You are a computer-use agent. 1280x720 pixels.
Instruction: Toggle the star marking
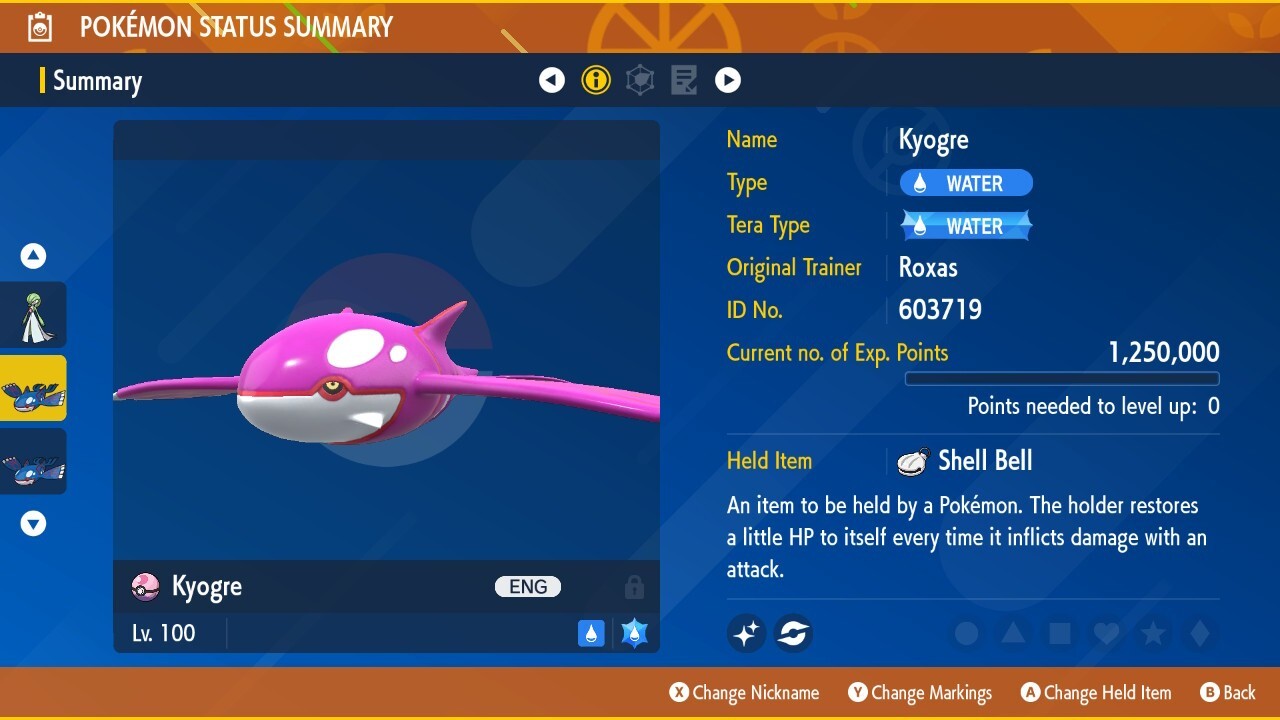[x=1153, y=633]
